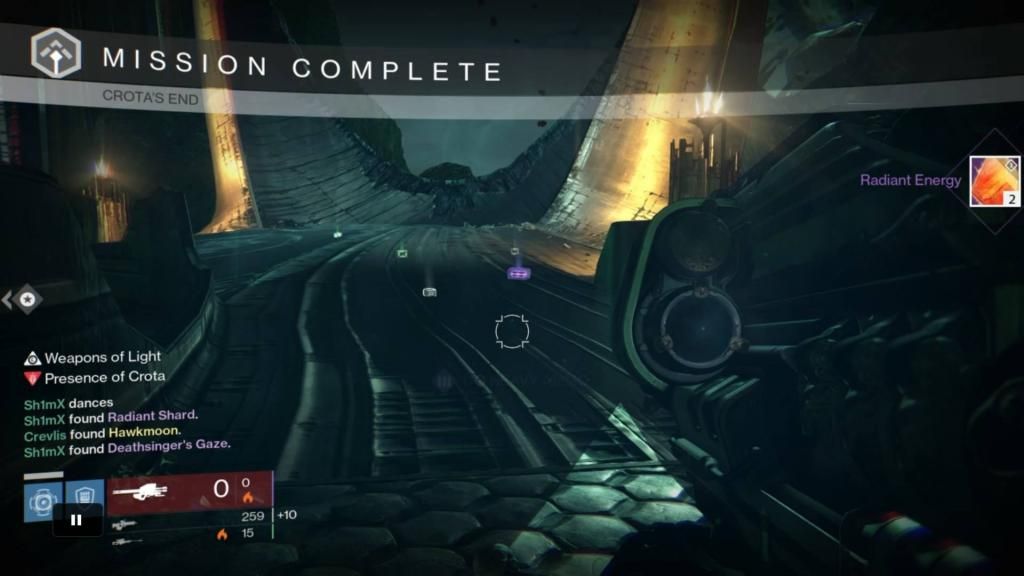The height and width of the screenshot is (576, 1024).
Task: Open the star tab on the left edge
Action: 28,298
